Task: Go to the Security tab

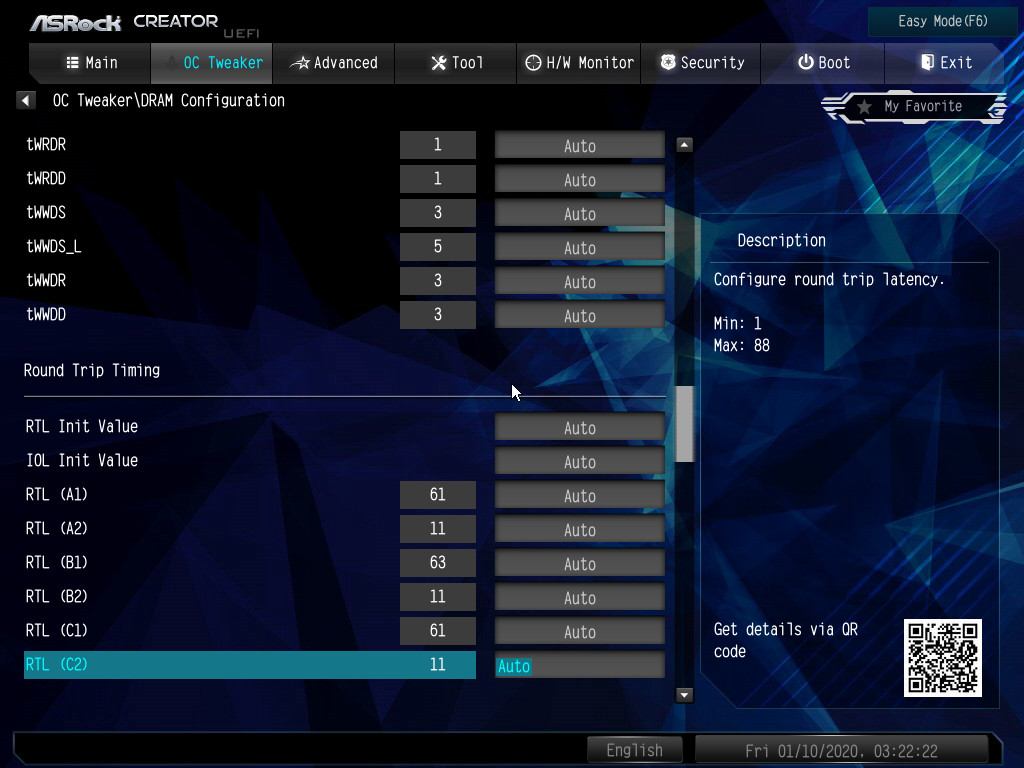Action: coord(701,63)
